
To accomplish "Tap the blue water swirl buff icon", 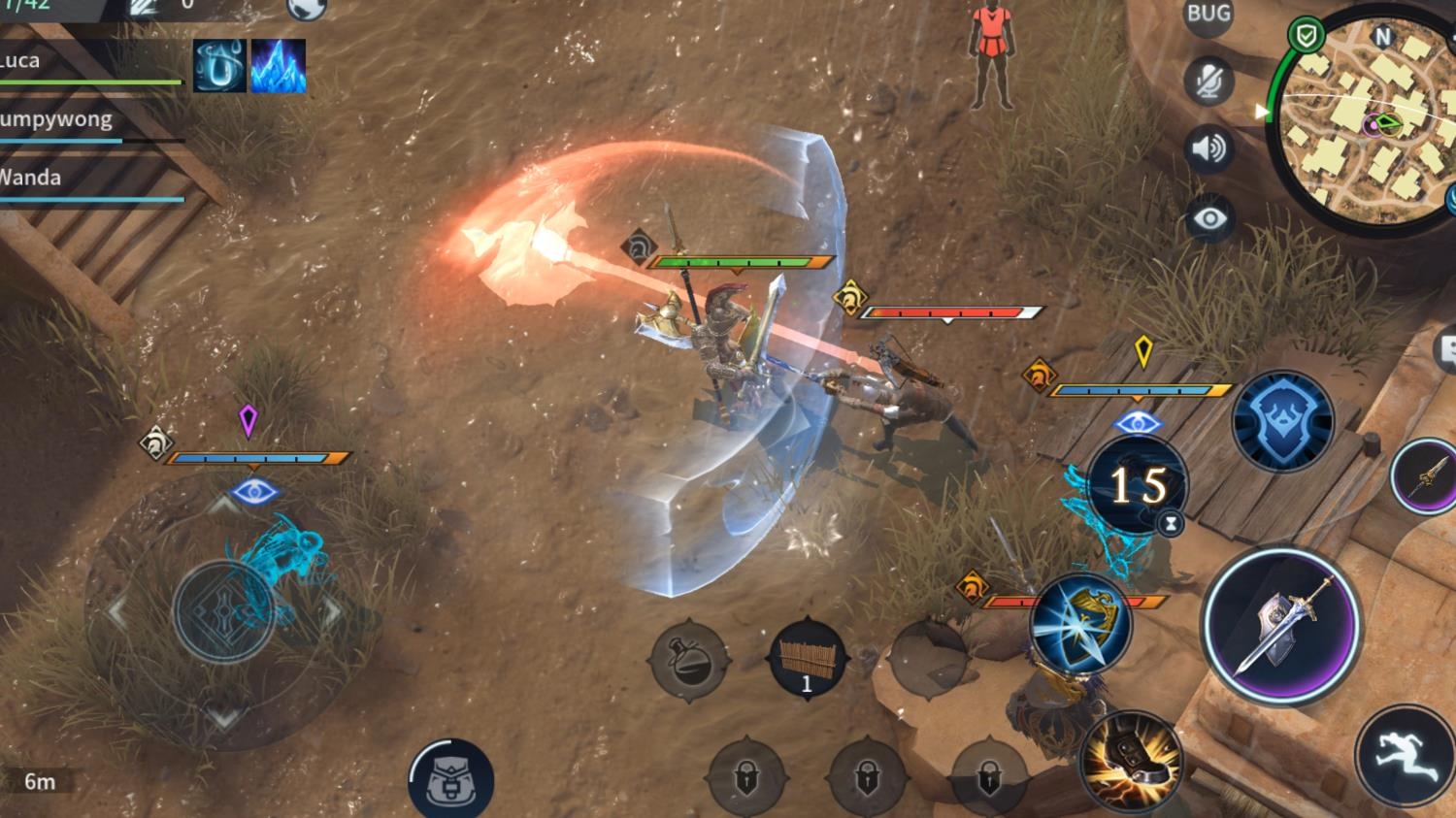I will pos(219,66).
